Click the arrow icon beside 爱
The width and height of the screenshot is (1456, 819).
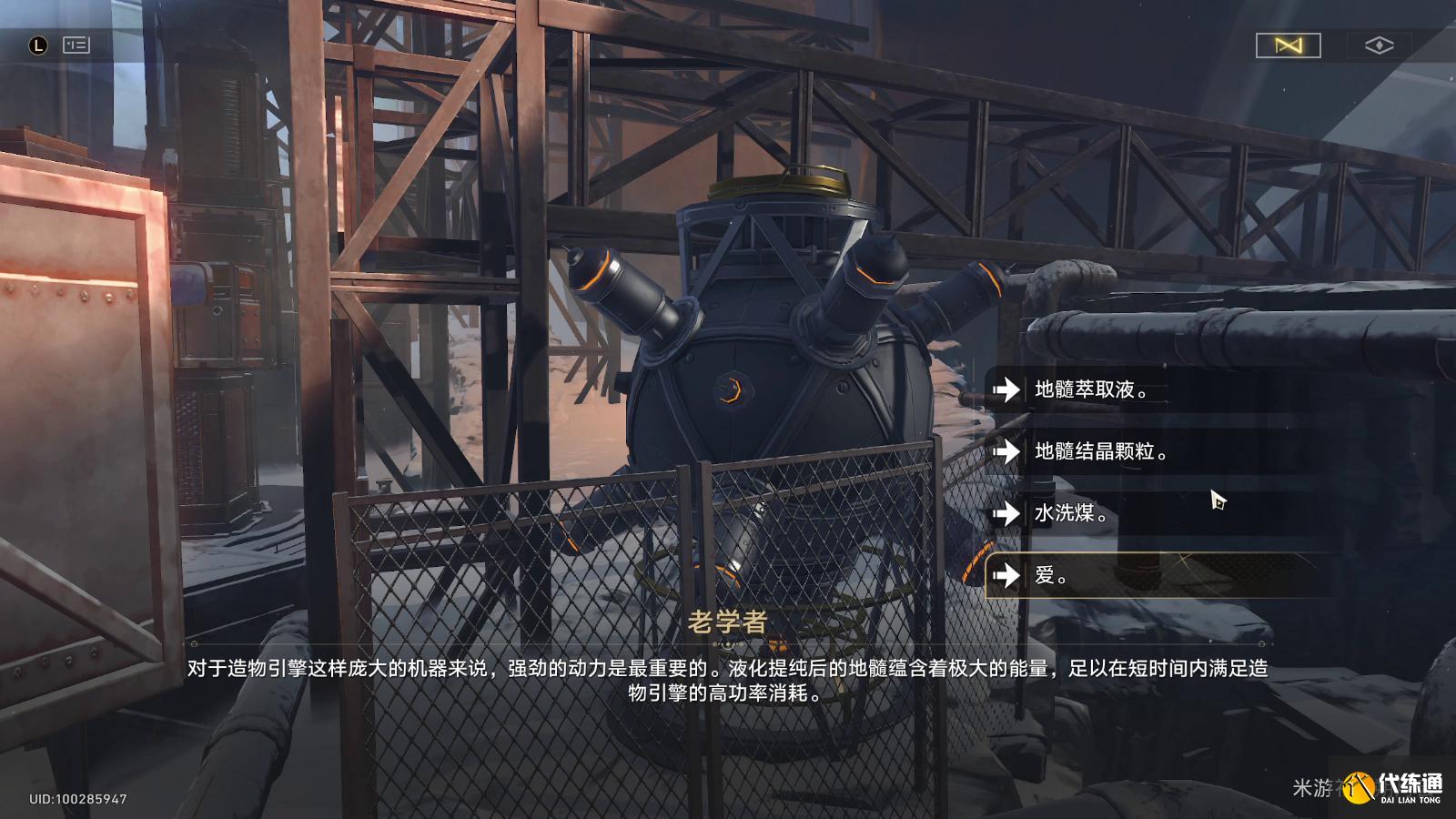tap(1007, 576)
